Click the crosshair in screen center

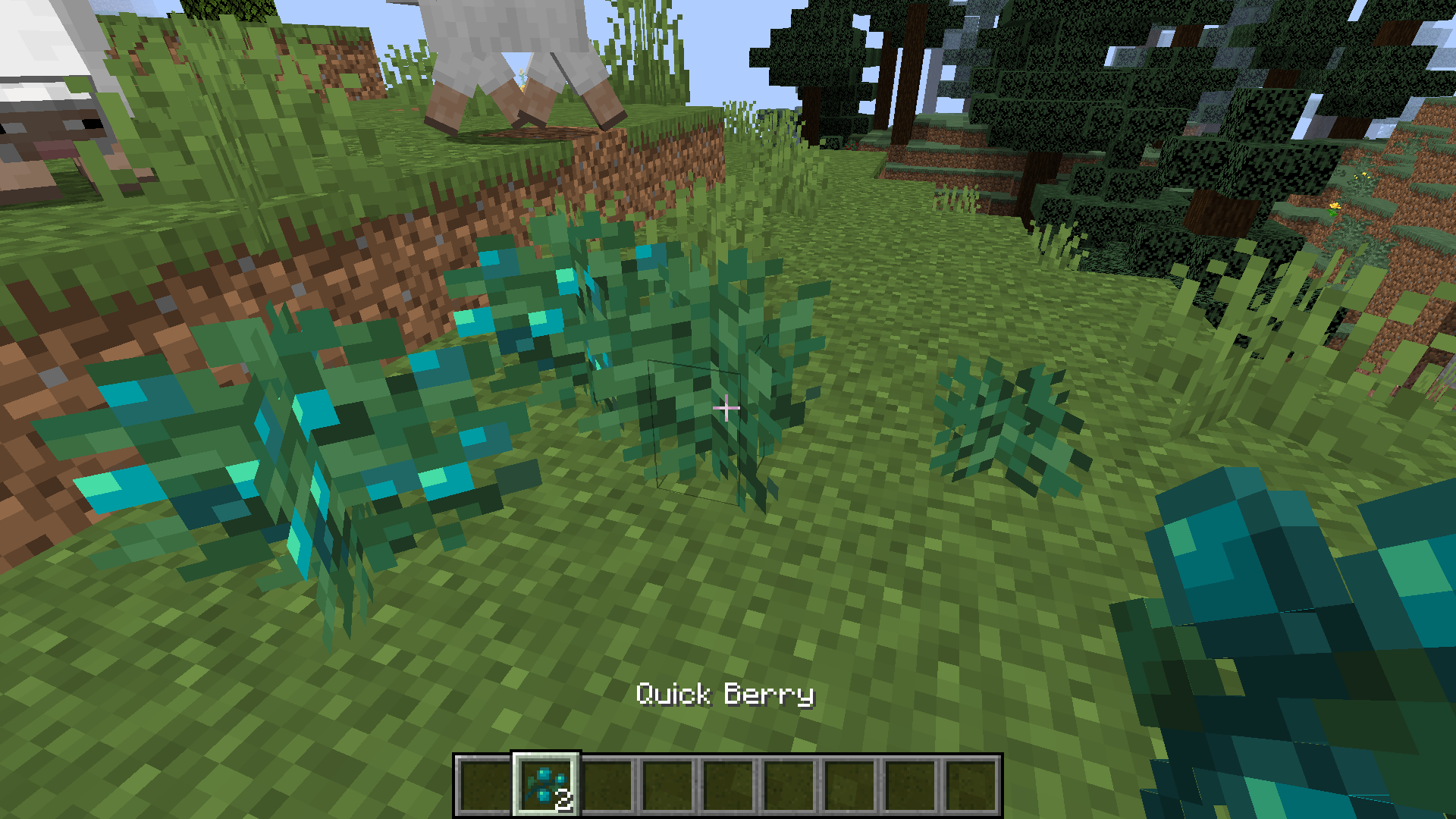click(726, 408)
